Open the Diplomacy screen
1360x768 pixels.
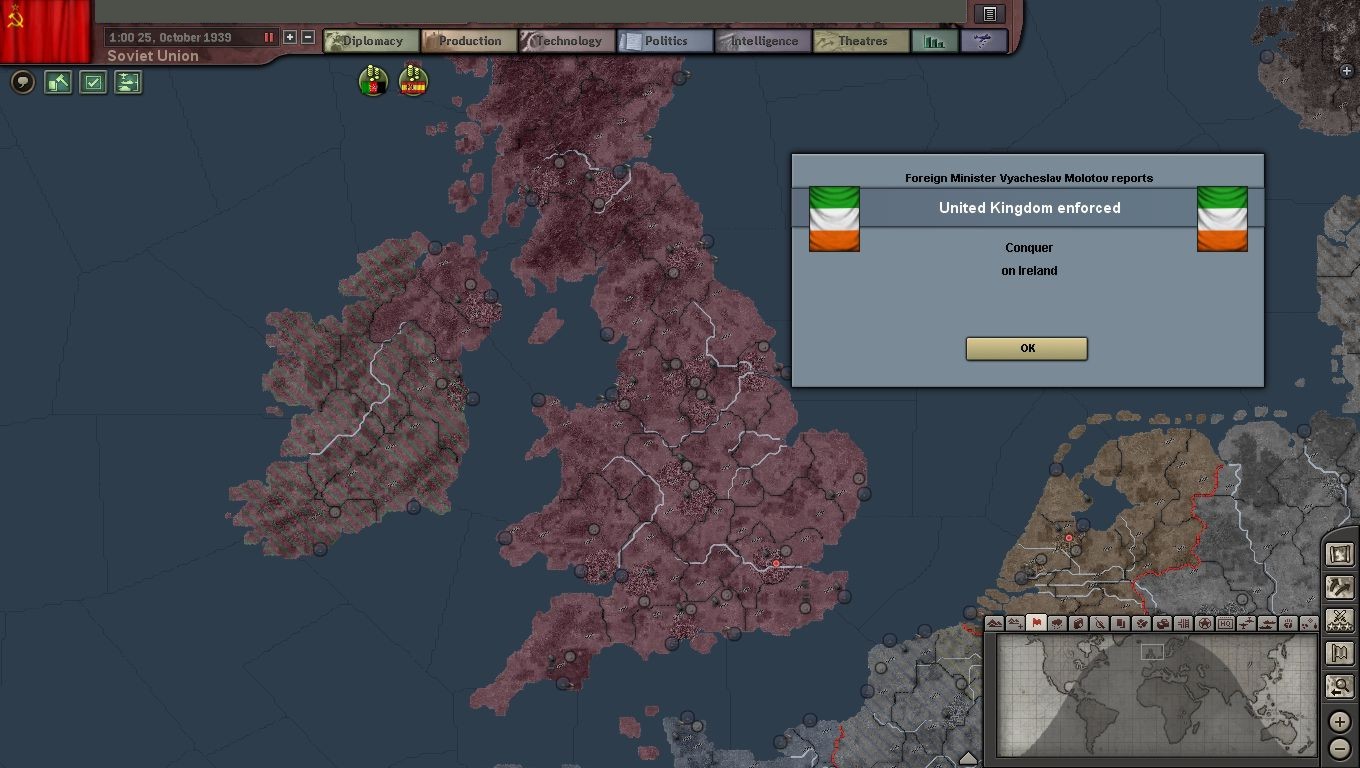tap(370, 41)
